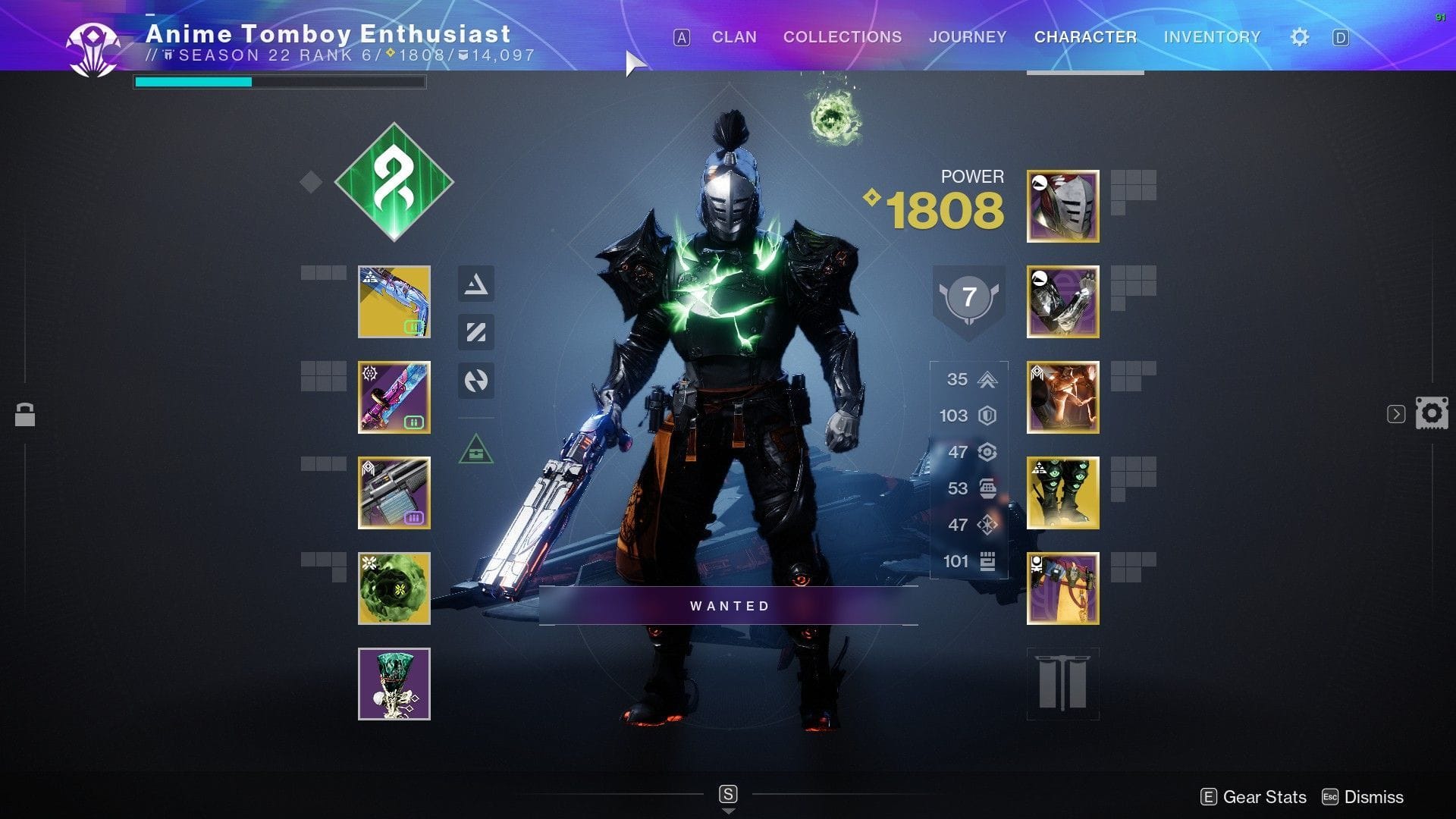
Task: Inspect the equipped Ghost shell
Action: tap(394, 589)
